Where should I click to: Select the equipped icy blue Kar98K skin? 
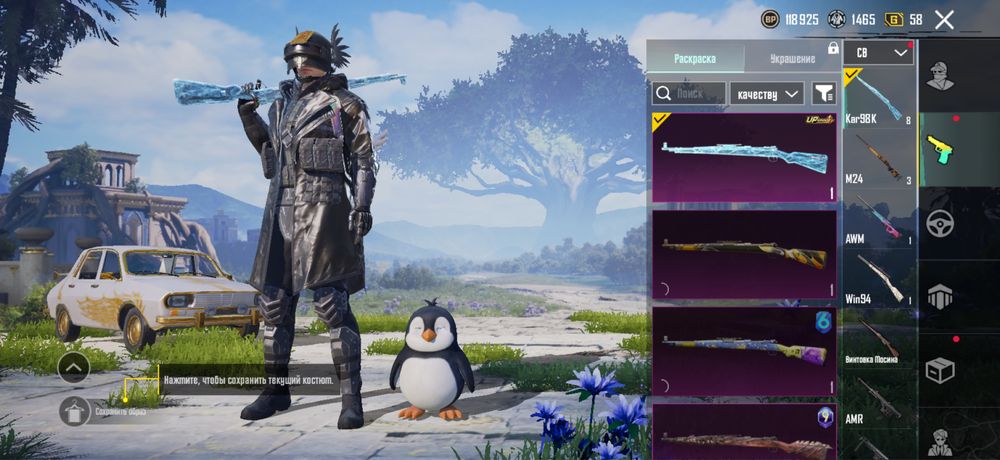[744, 157]
